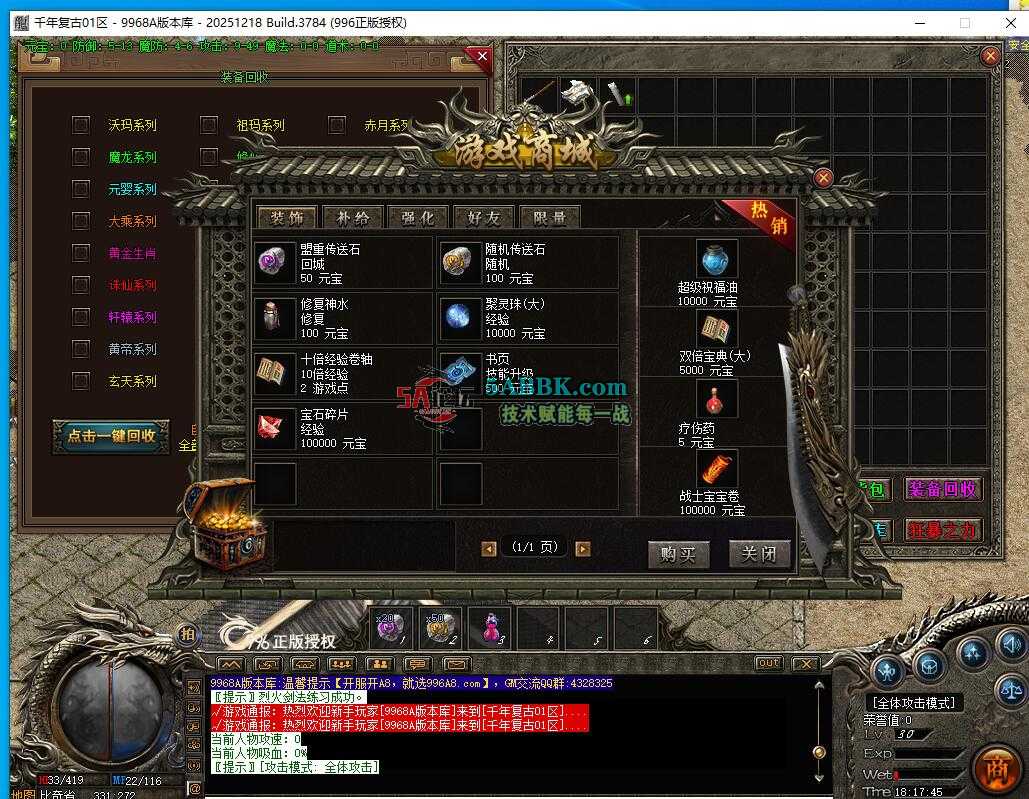Tick the 沃玛系列 recycle checkbox

81,125
